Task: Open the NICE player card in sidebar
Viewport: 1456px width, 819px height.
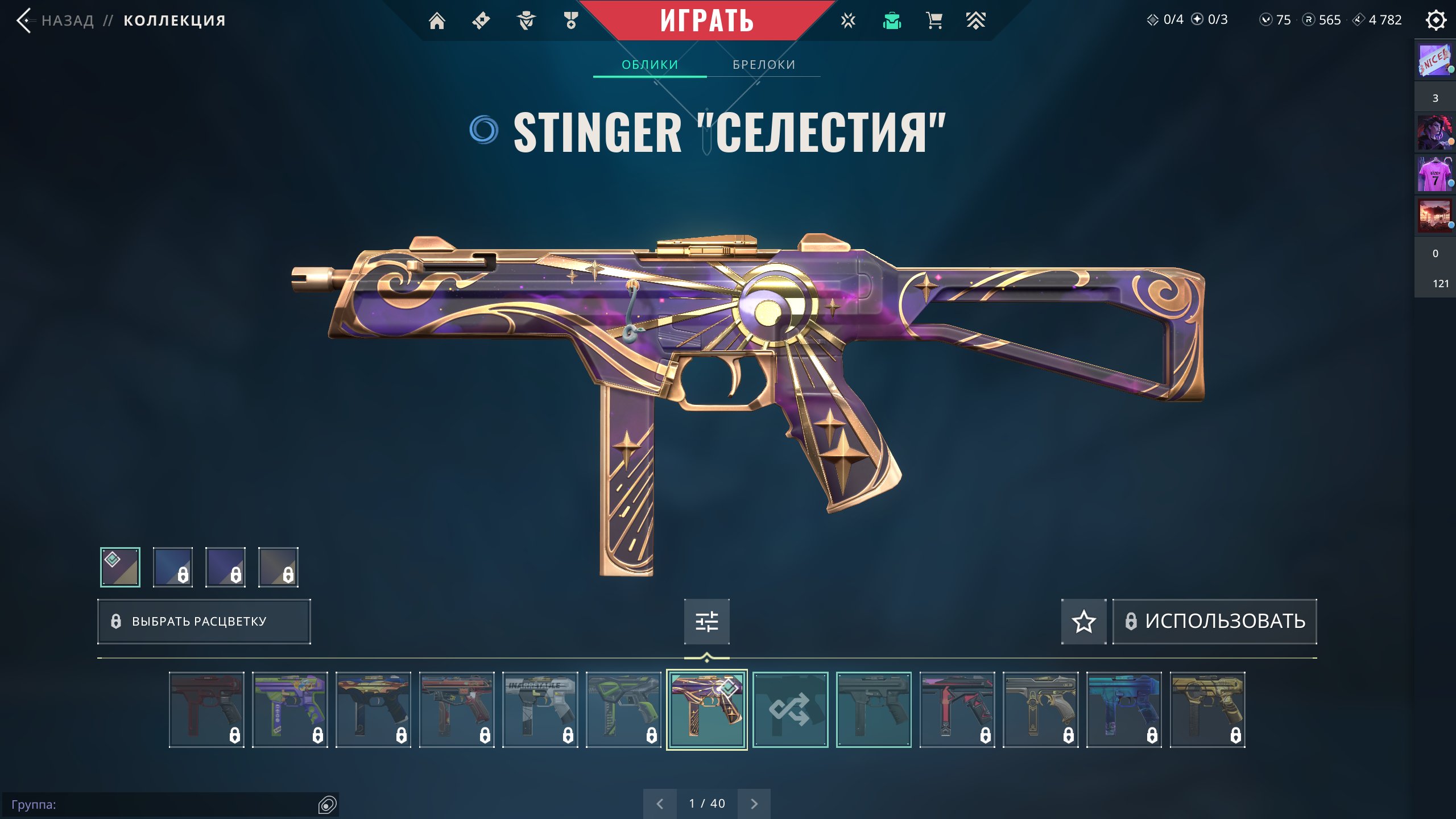Action: (x=1434, y=61)
